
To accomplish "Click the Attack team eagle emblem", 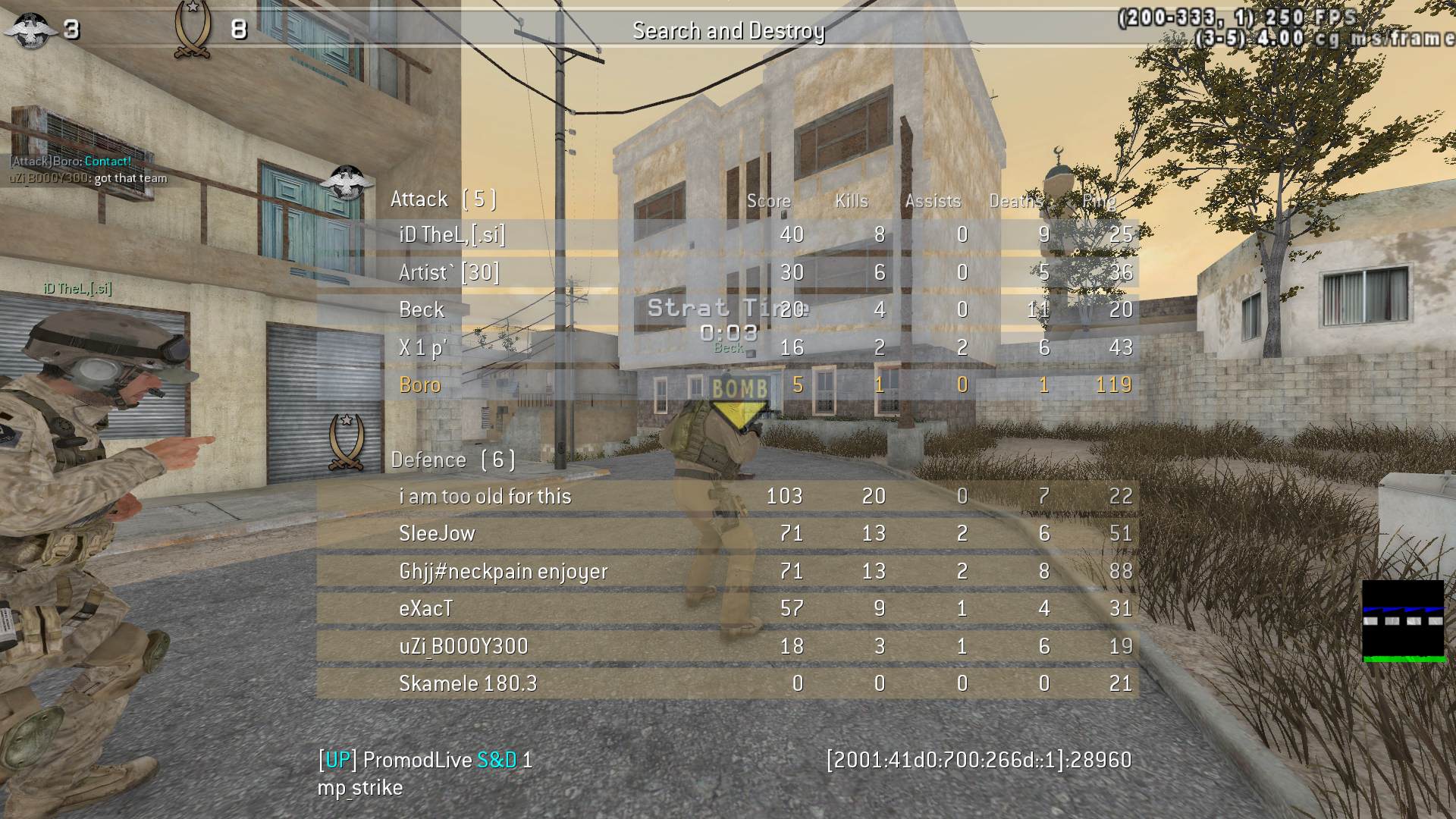I will tap(346, 183).
